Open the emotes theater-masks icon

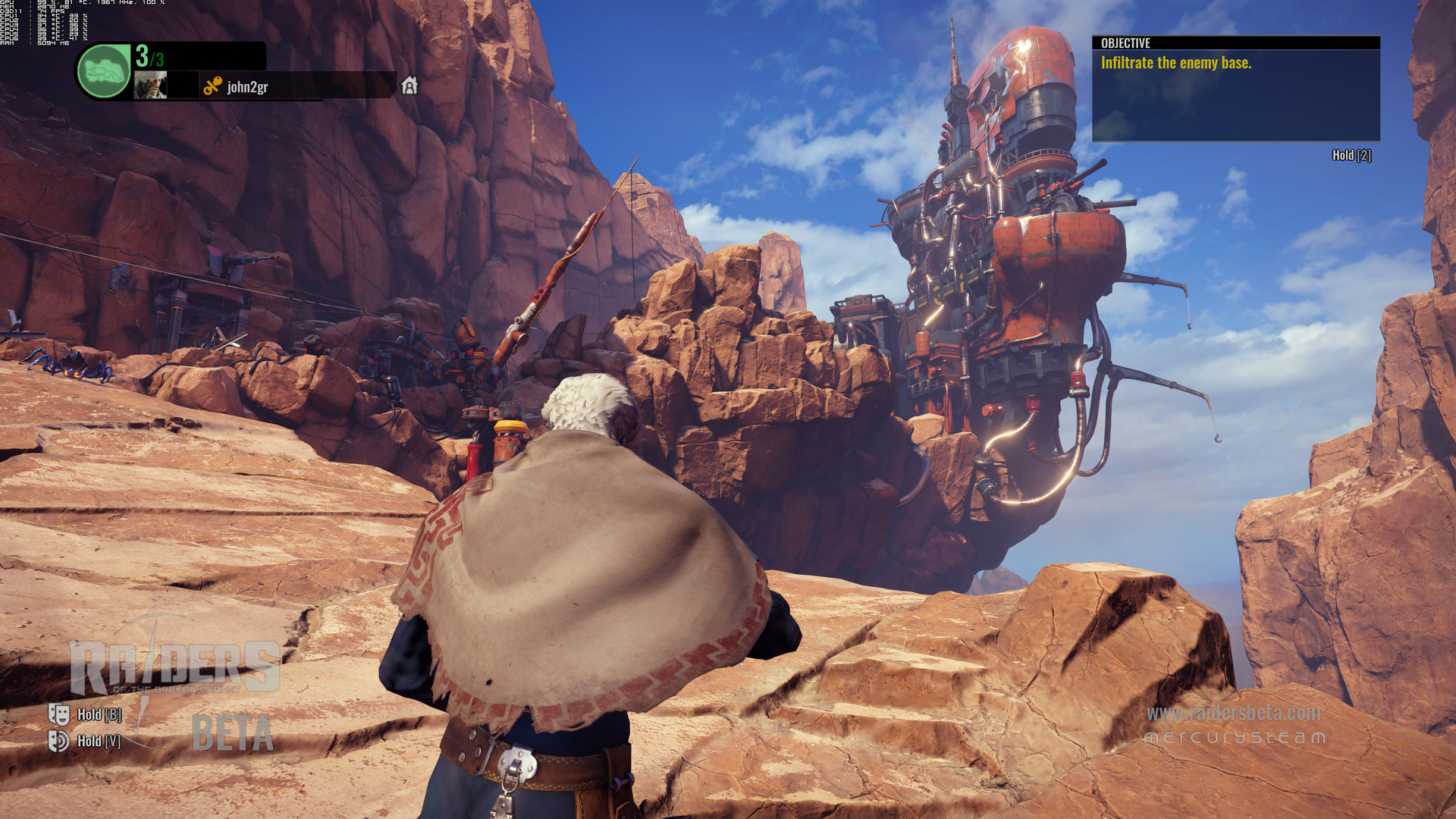pos(58,714)
